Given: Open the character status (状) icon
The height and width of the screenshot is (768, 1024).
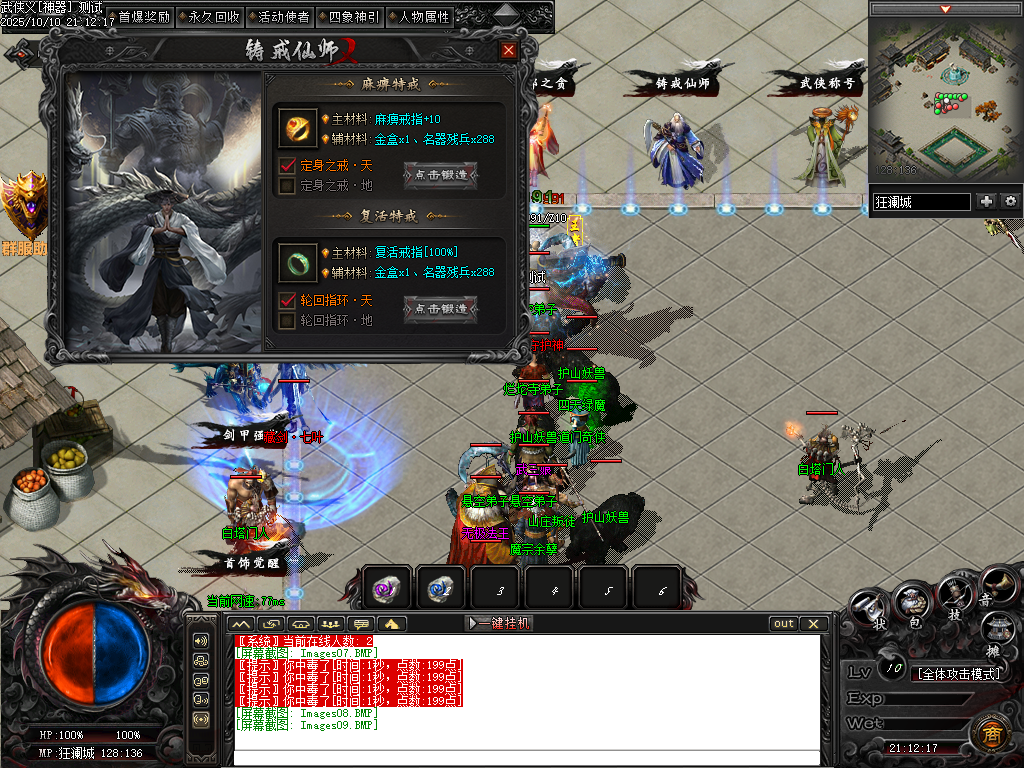Looking at the screenshot, I should [870, 610].
